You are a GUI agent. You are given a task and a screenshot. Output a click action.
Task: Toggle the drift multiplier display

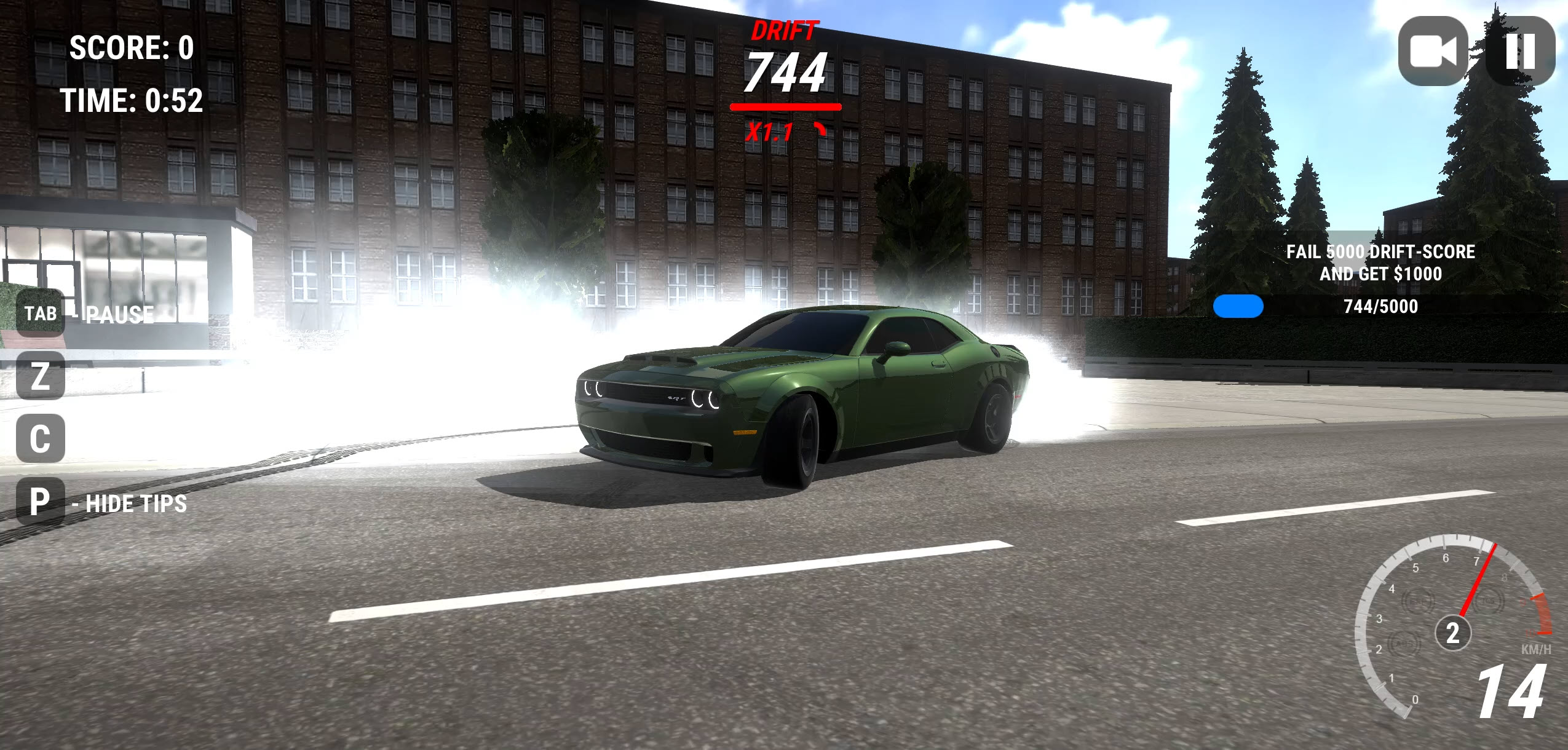[x=770, y=132]
